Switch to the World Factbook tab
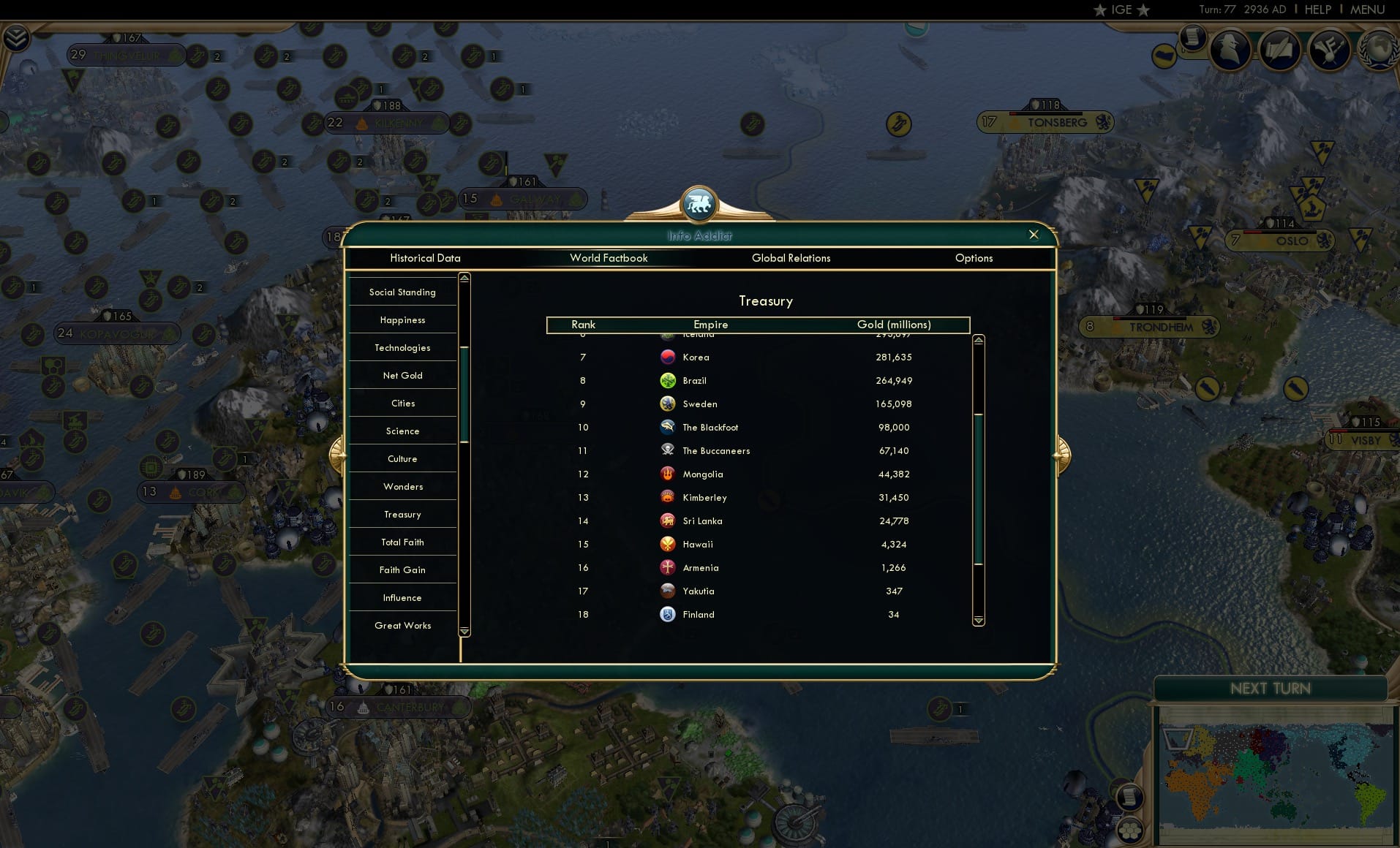 (609, 258)
